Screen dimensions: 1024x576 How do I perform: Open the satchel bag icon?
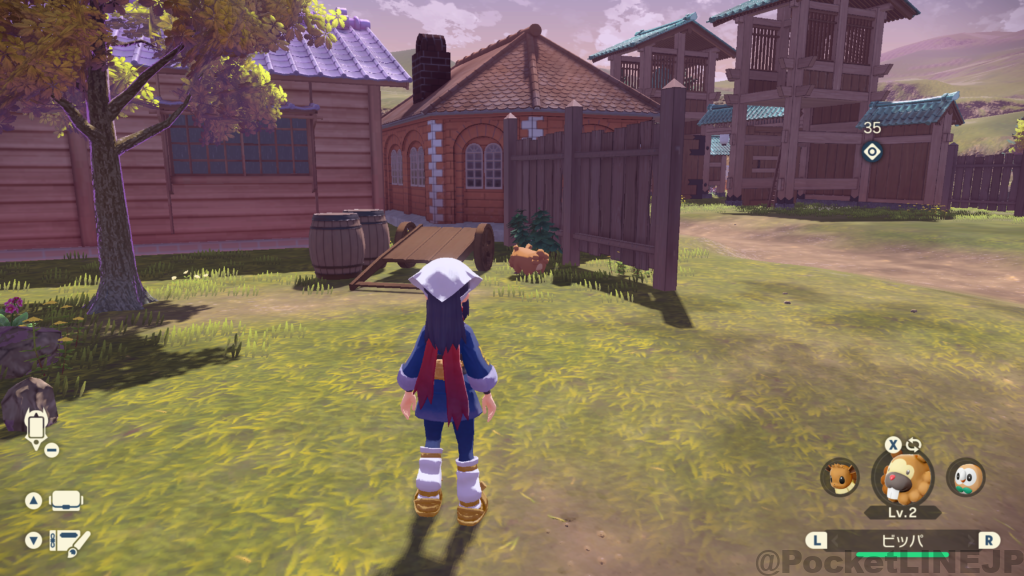pyautogui.click(x=66, y=500)
